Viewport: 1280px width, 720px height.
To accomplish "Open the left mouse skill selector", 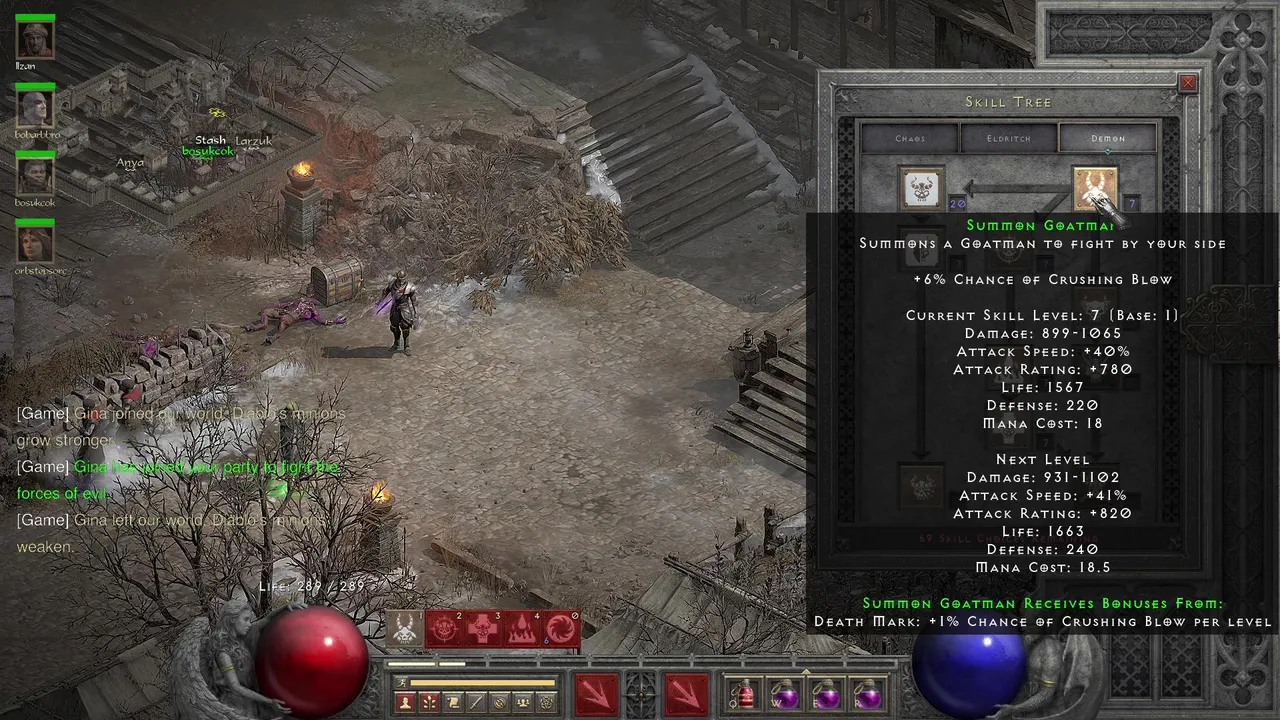I will click(x=595, y=693).
